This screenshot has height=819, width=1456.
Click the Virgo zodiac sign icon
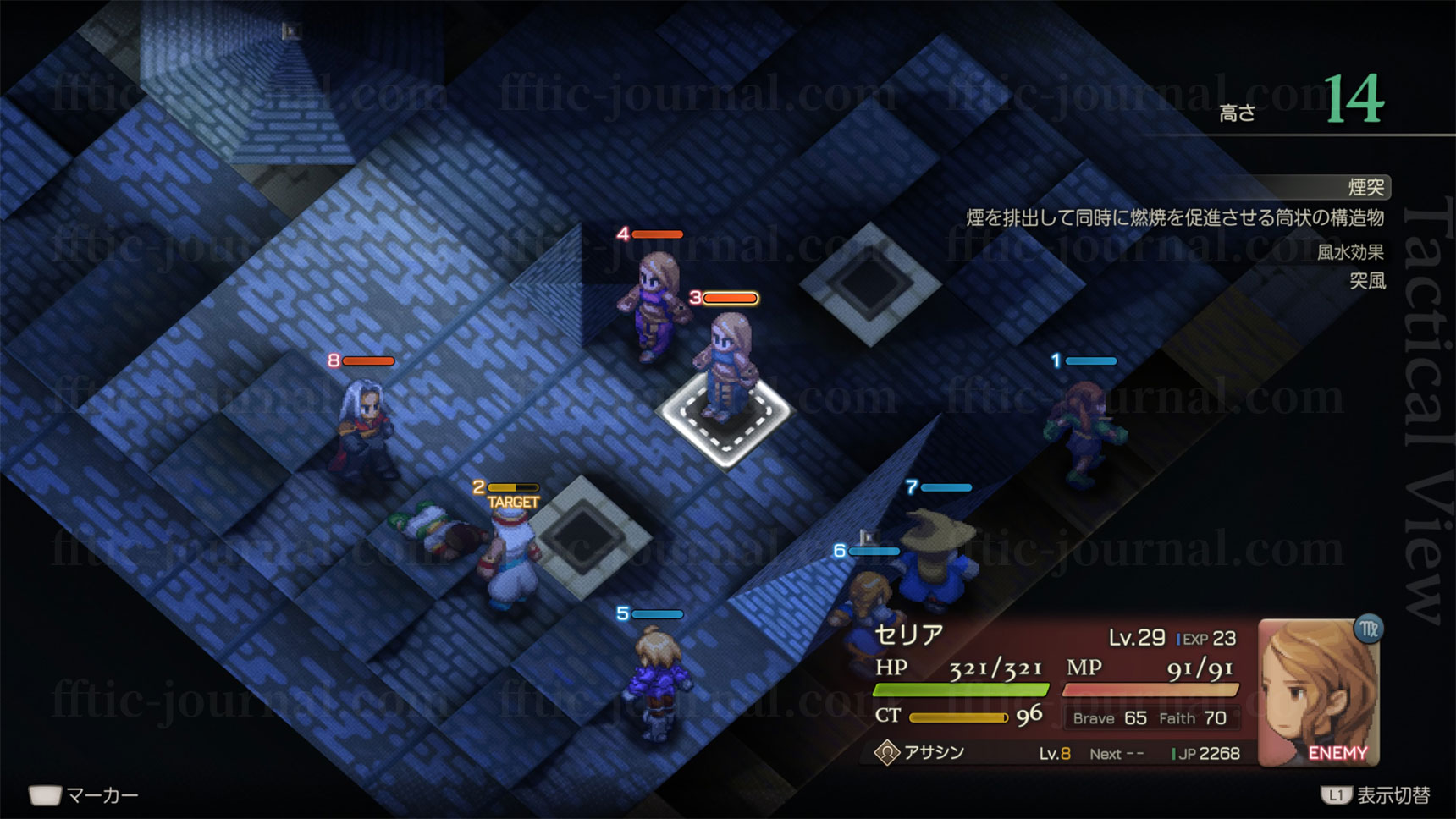coord(1369,629)
